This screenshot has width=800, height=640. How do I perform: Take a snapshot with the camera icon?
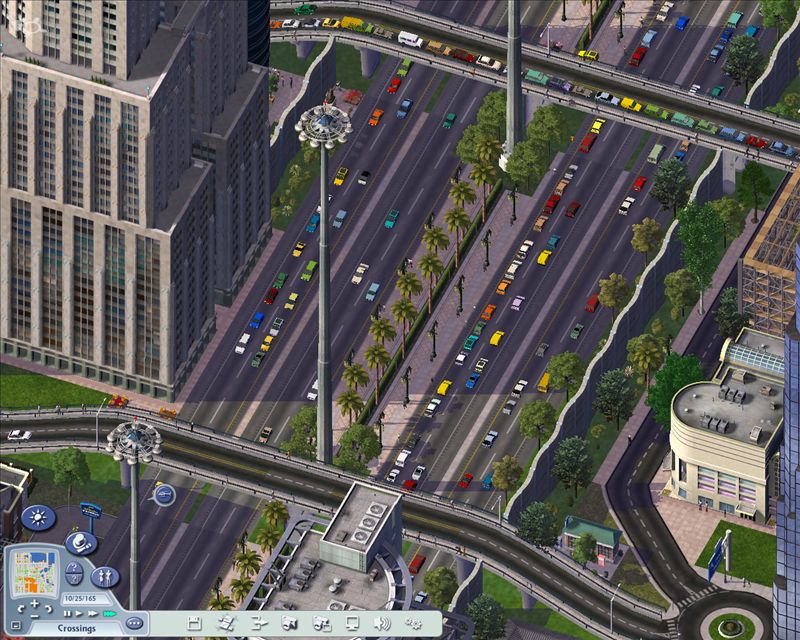[290, 624]
